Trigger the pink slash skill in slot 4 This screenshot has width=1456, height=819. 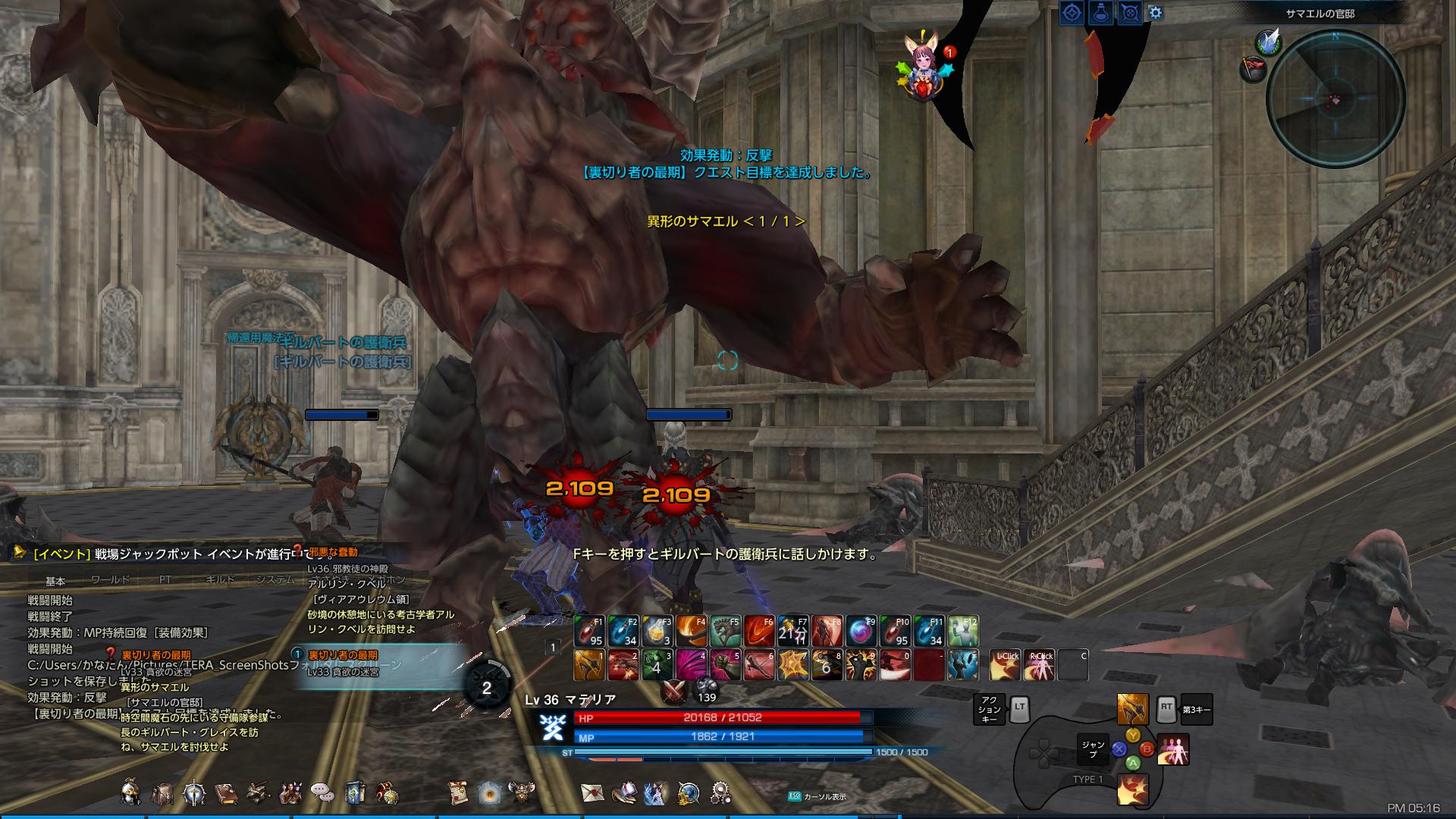[691, 665]
